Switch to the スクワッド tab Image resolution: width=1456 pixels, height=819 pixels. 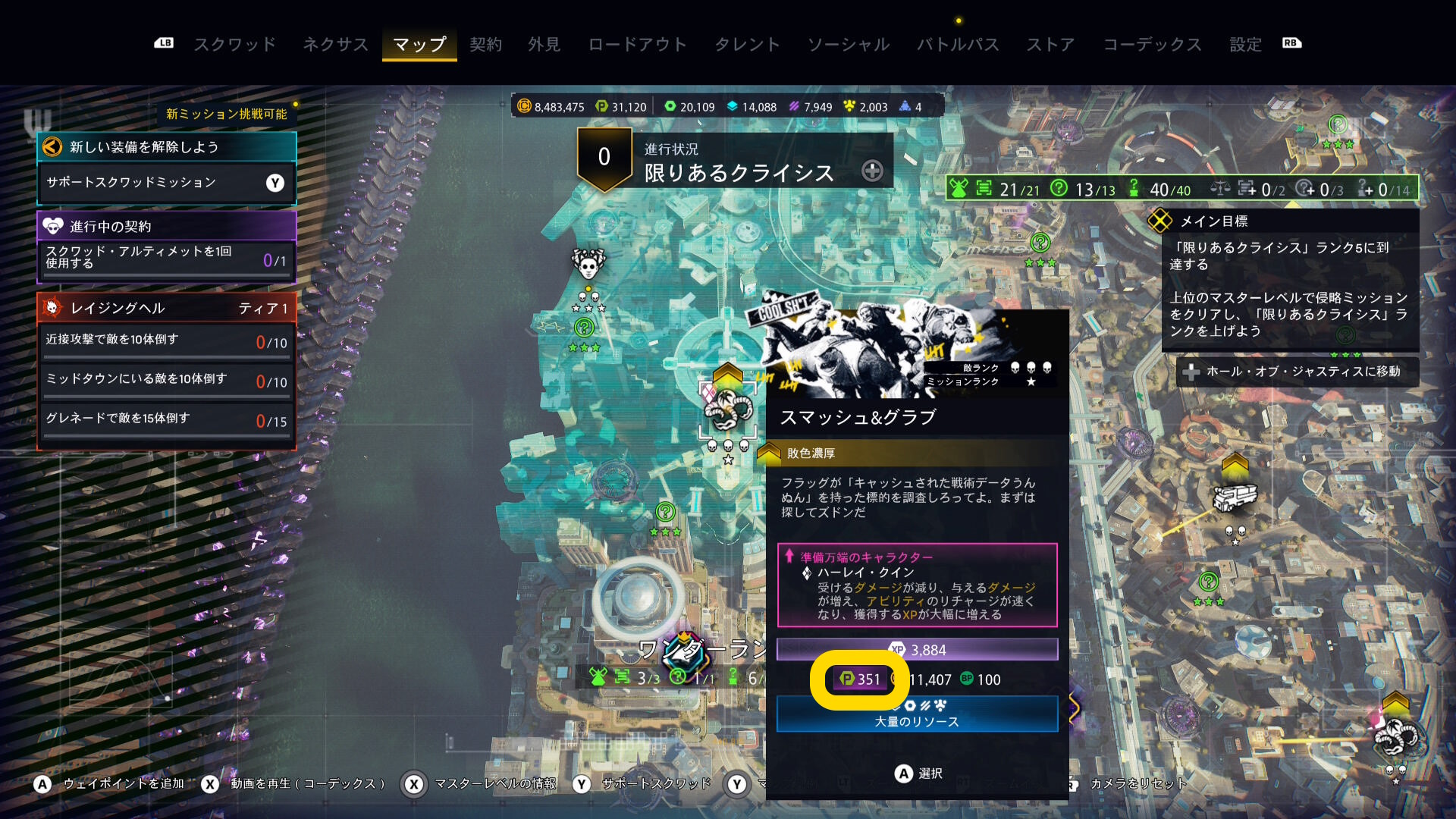(235, 45)
